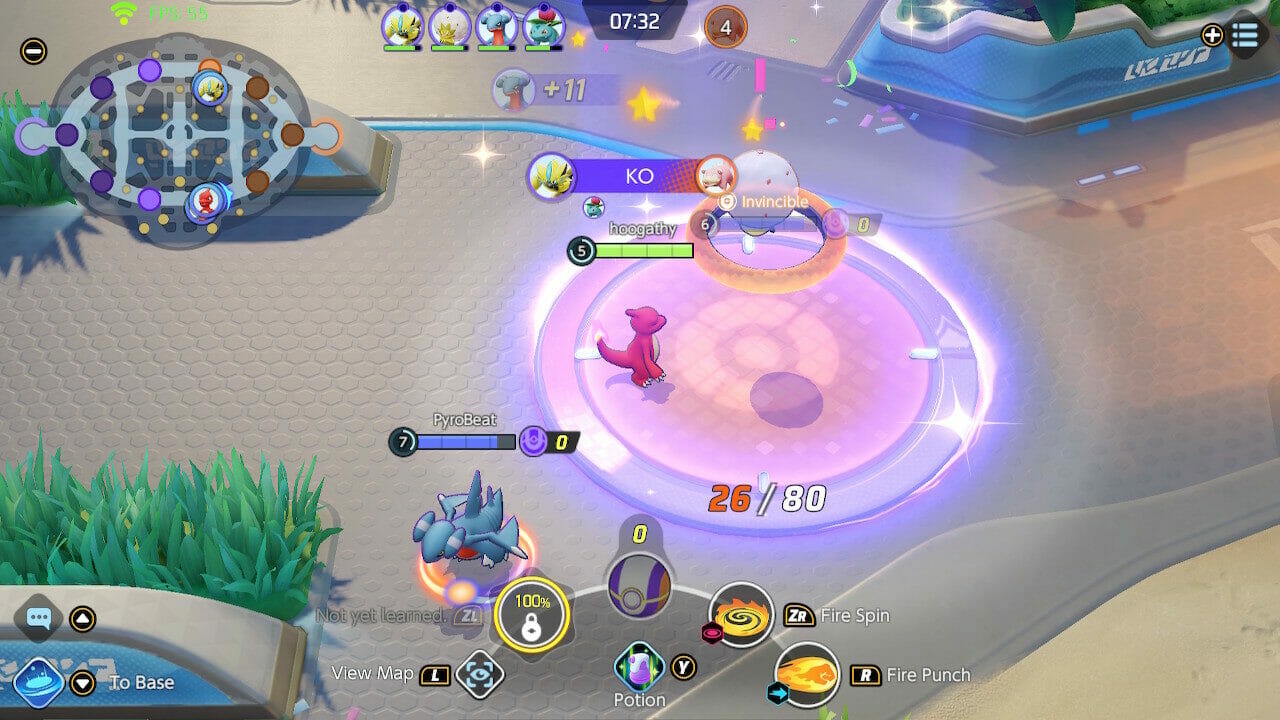
Task: Toggle the unlearned ZL move slot
Action: [468, 617]
